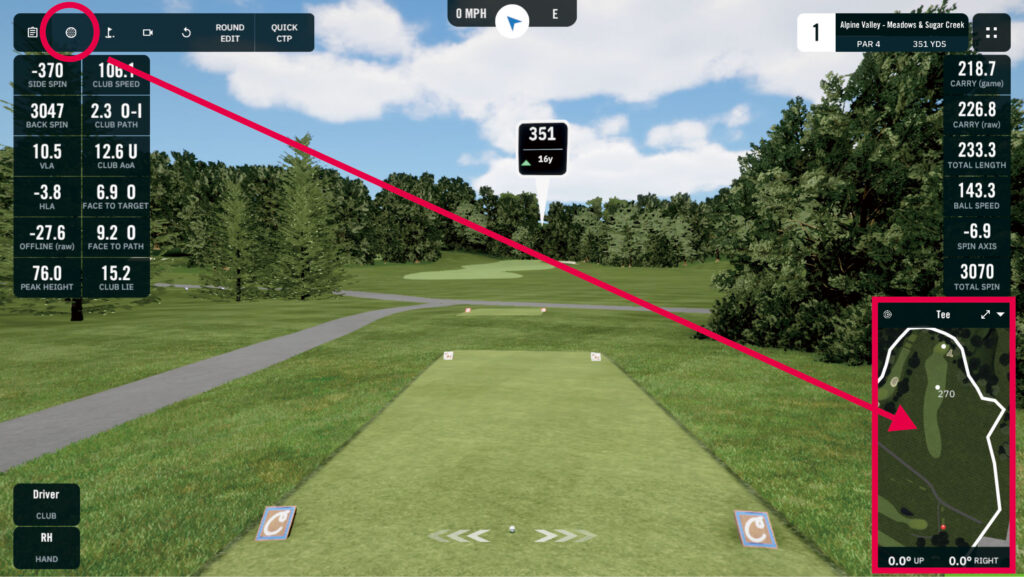Click the golf ball icon in the toolbar

(x=71, y=32)
